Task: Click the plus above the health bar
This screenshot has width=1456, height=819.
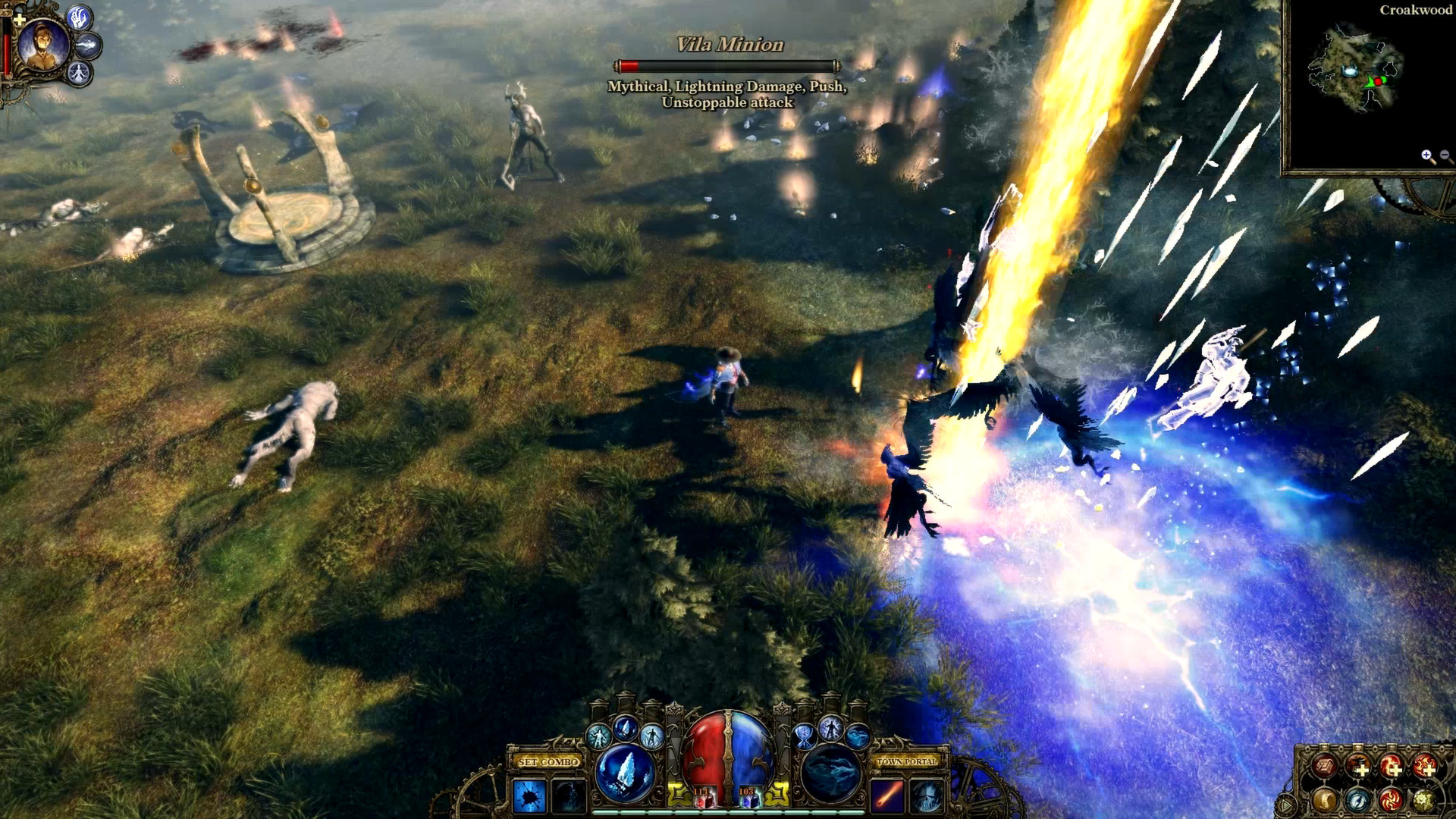Action: pos(20,20)
